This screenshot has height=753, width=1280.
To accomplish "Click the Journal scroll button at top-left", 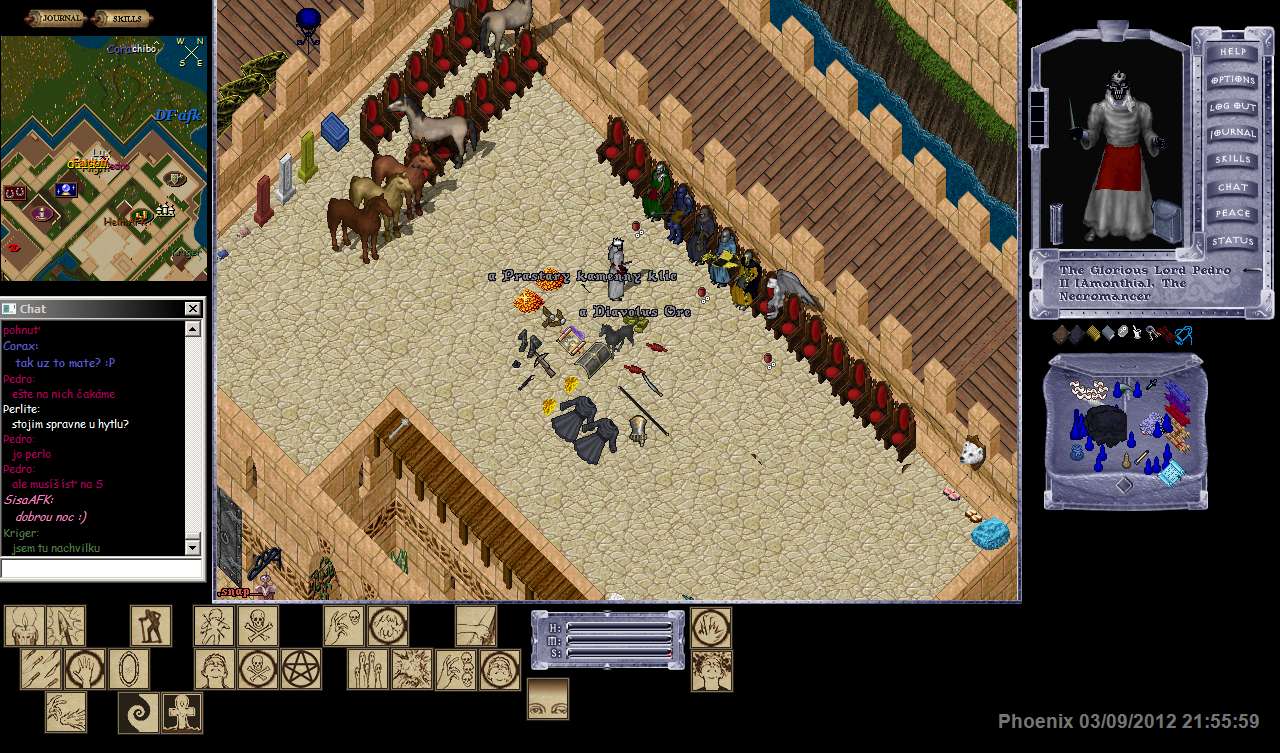I will [56, 17].
